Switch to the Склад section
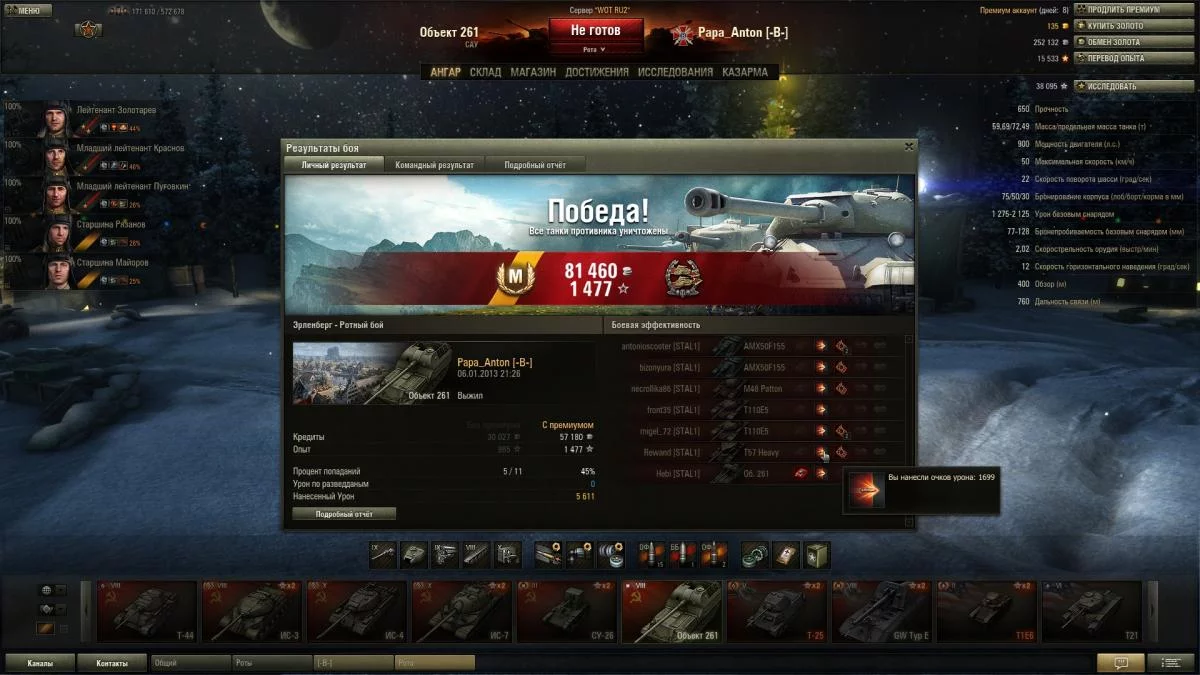The image size is (1200, 675). [x=485, y=72]
